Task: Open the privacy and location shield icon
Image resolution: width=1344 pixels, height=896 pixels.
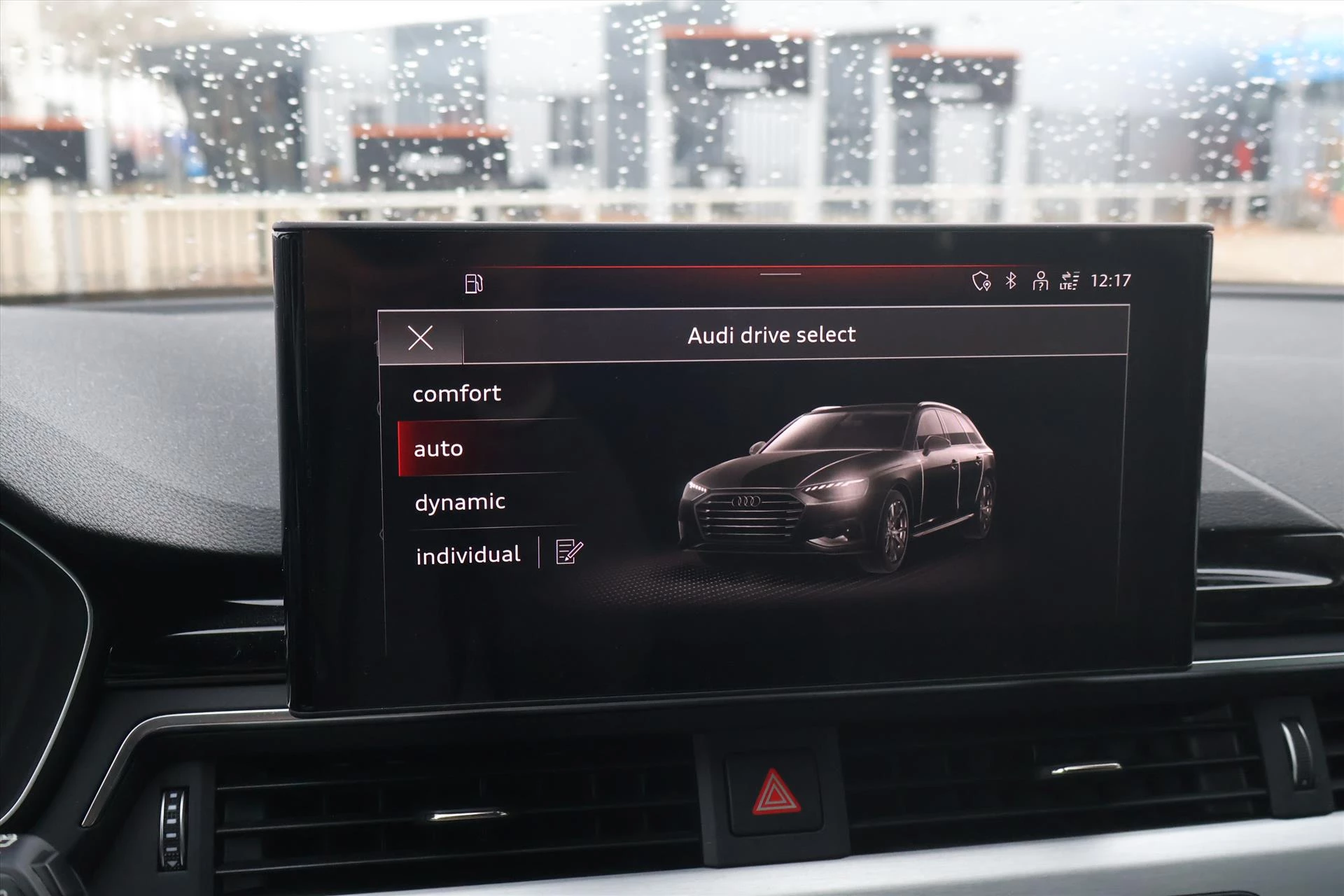Action: (980, 280)
